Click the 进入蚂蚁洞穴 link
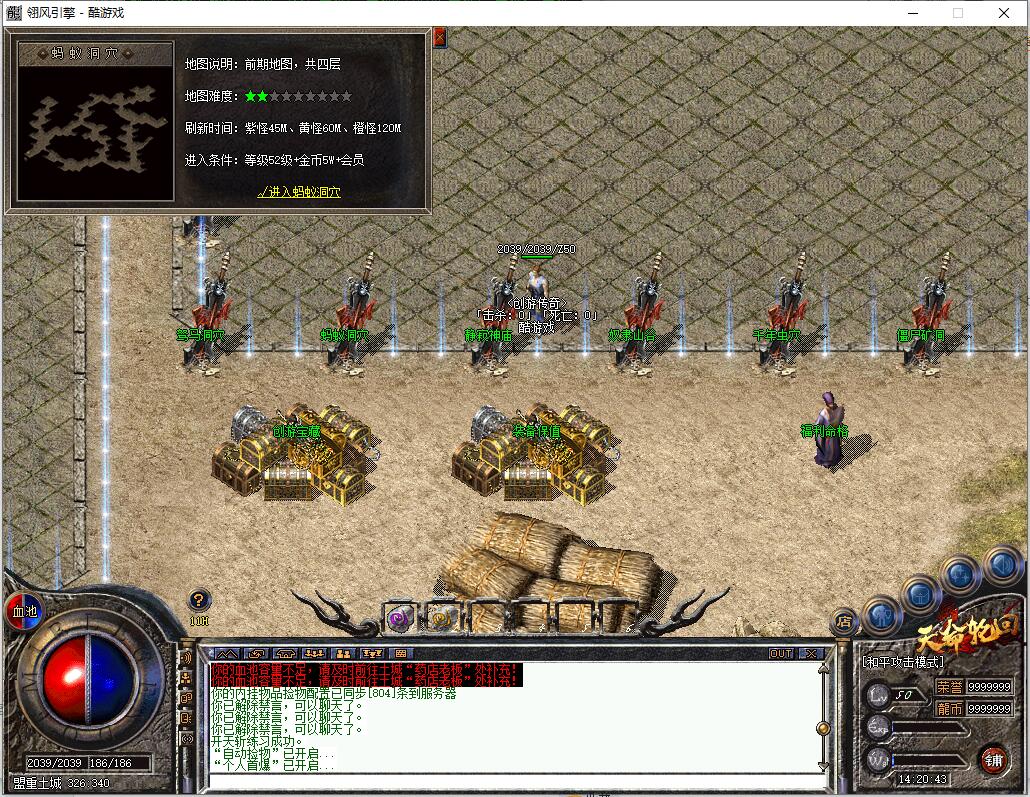 tap(299, 192)
